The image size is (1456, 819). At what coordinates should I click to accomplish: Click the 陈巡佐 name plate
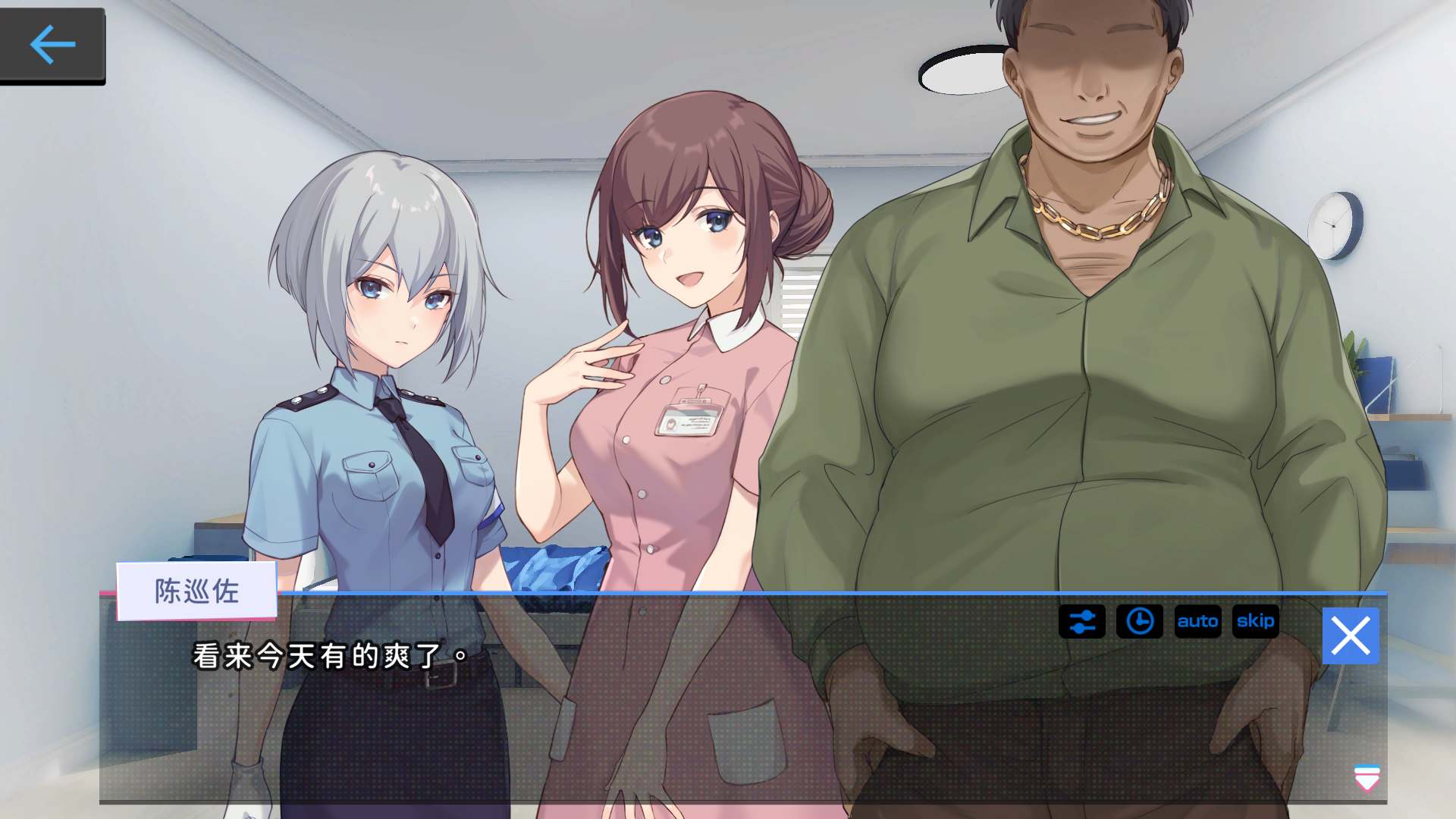(196, 591)
